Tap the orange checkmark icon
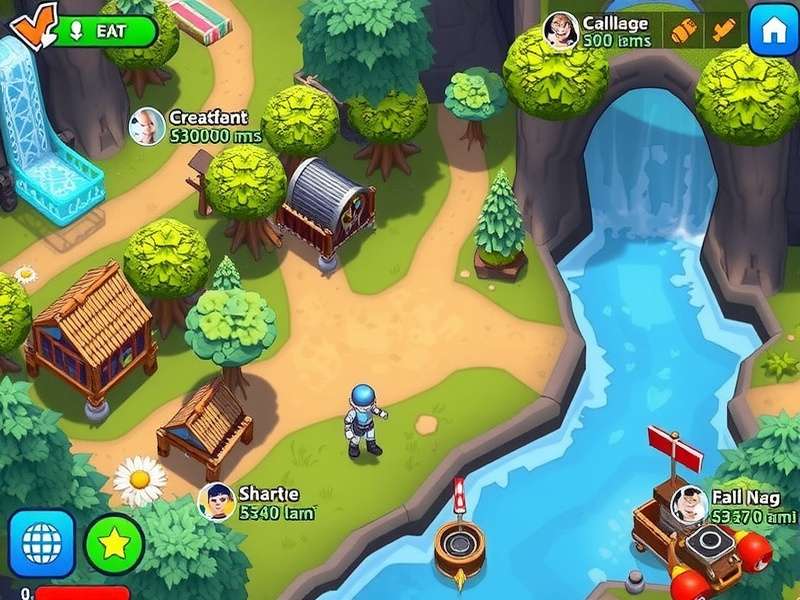 pos(34,27)
